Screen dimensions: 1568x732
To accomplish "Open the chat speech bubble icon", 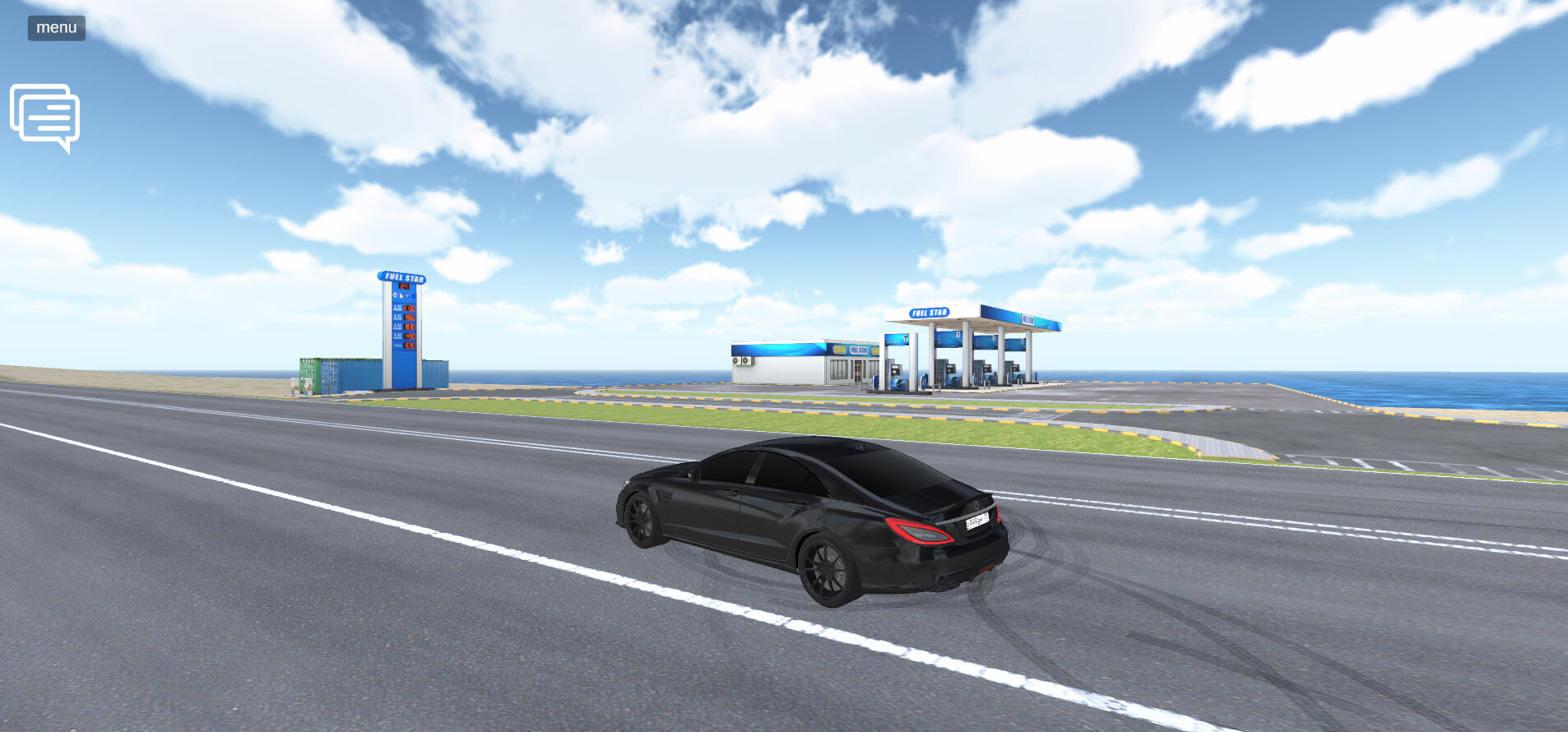I will 45,117.
